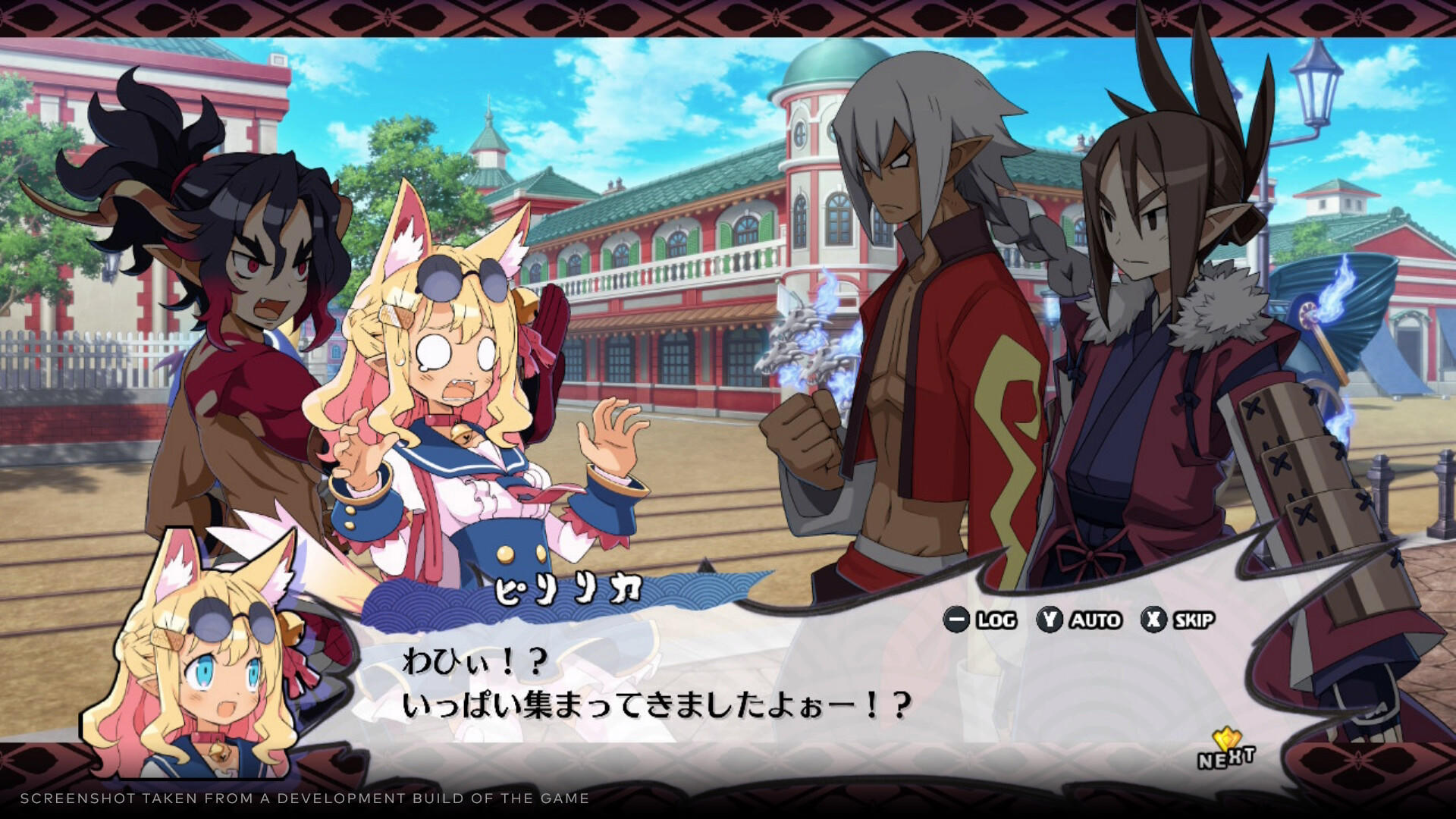
Task: Toggle the dialogue LOG history view
Action: 990,620
